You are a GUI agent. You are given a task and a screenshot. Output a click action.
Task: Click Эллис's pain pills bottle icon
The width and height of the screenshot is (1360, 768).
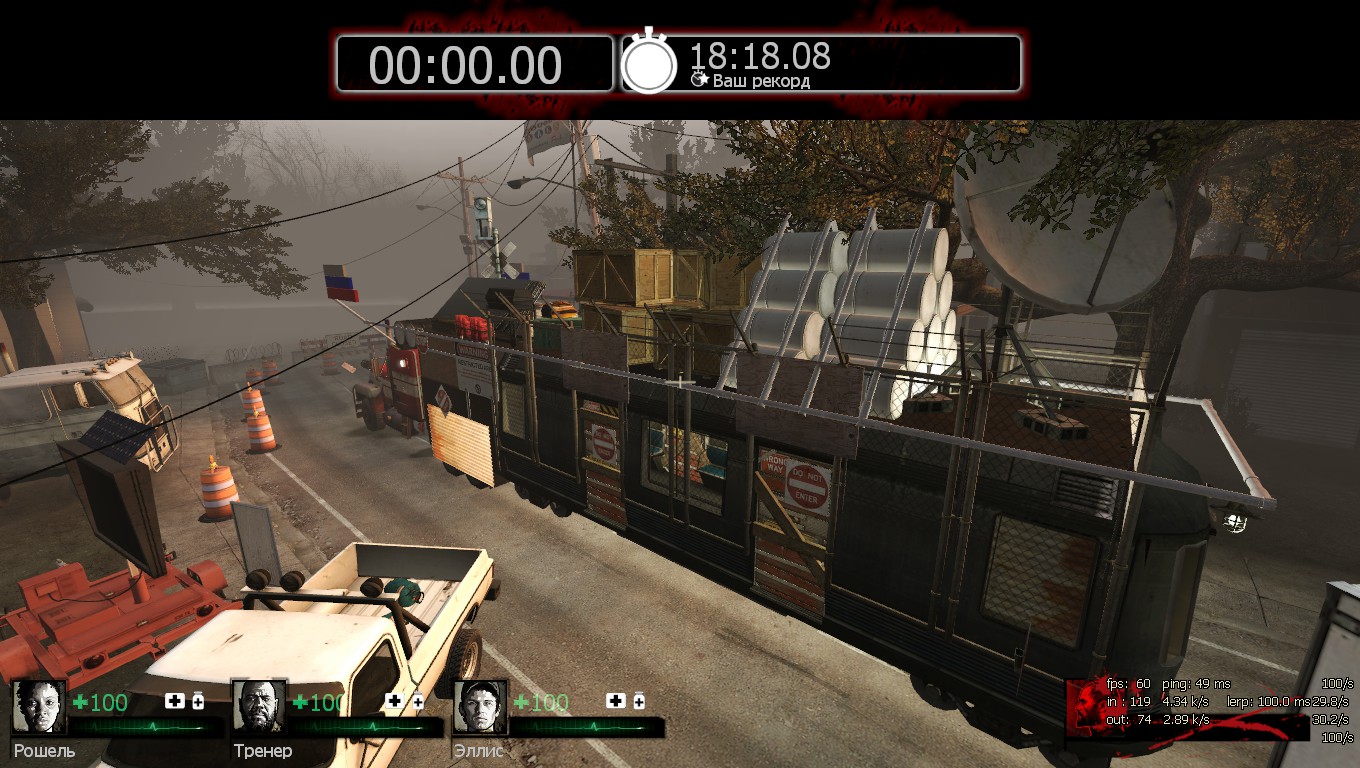638,701
